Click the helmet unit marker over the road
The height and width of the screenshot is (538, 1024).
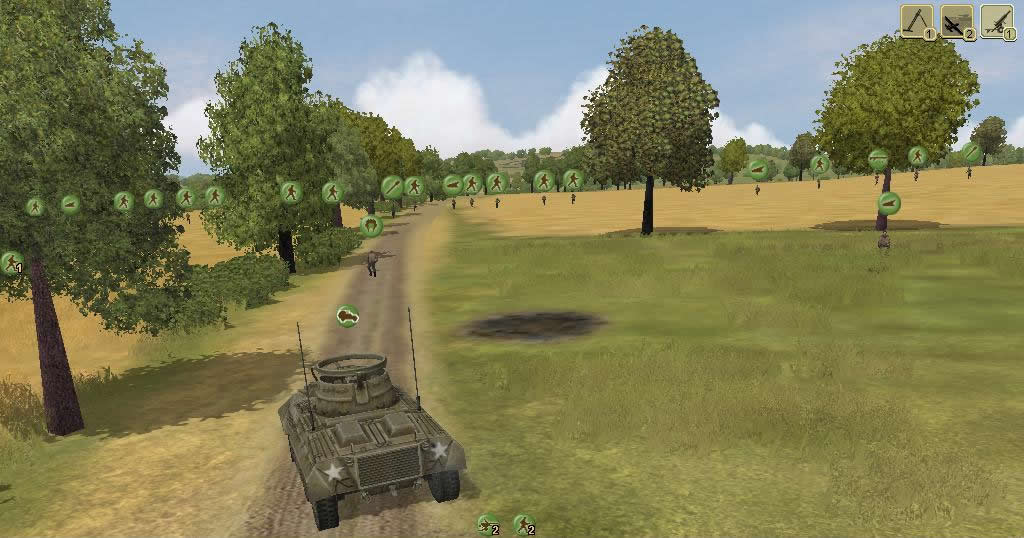click(x=372, y=226)
